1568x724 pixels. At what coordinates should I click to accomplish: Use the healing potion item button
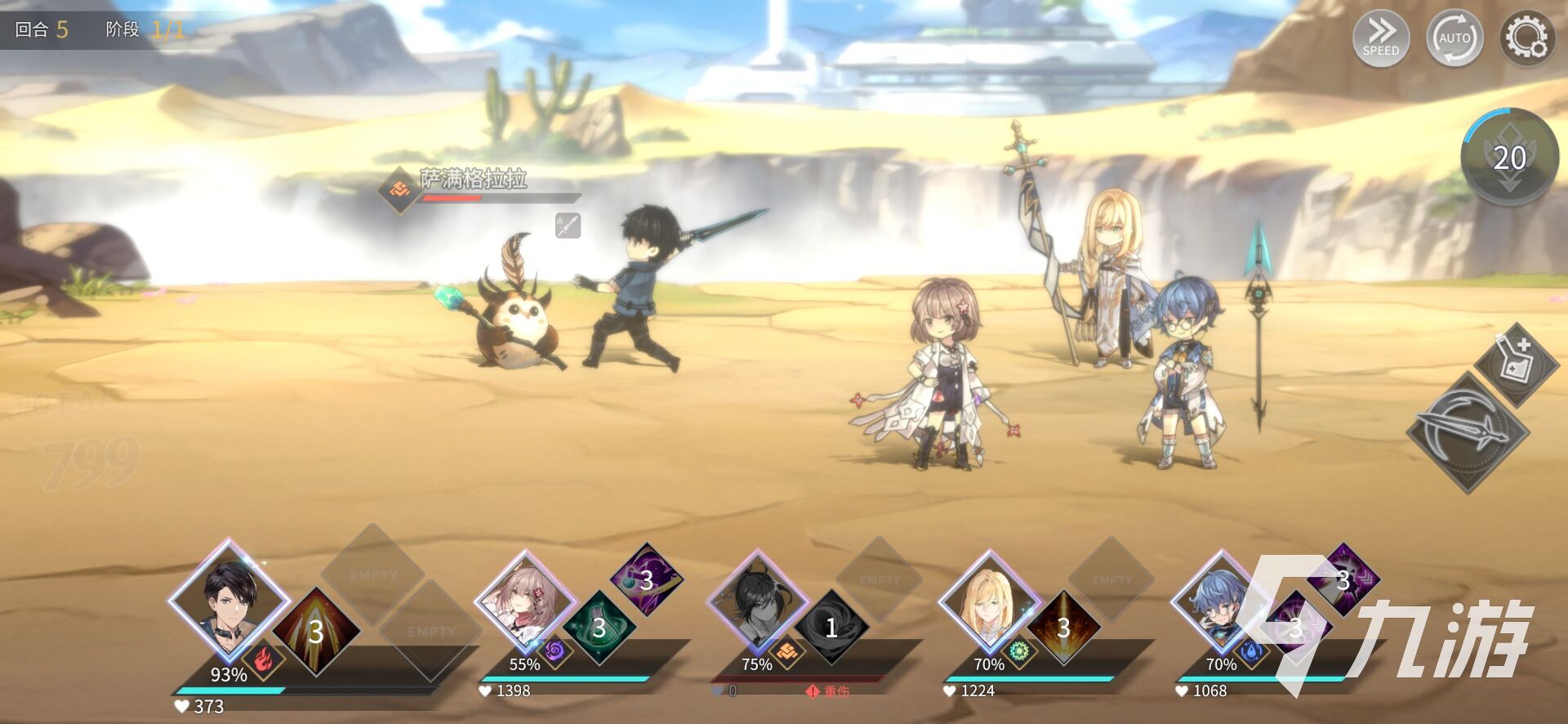pyautogui.click(x=1516, y=364)
